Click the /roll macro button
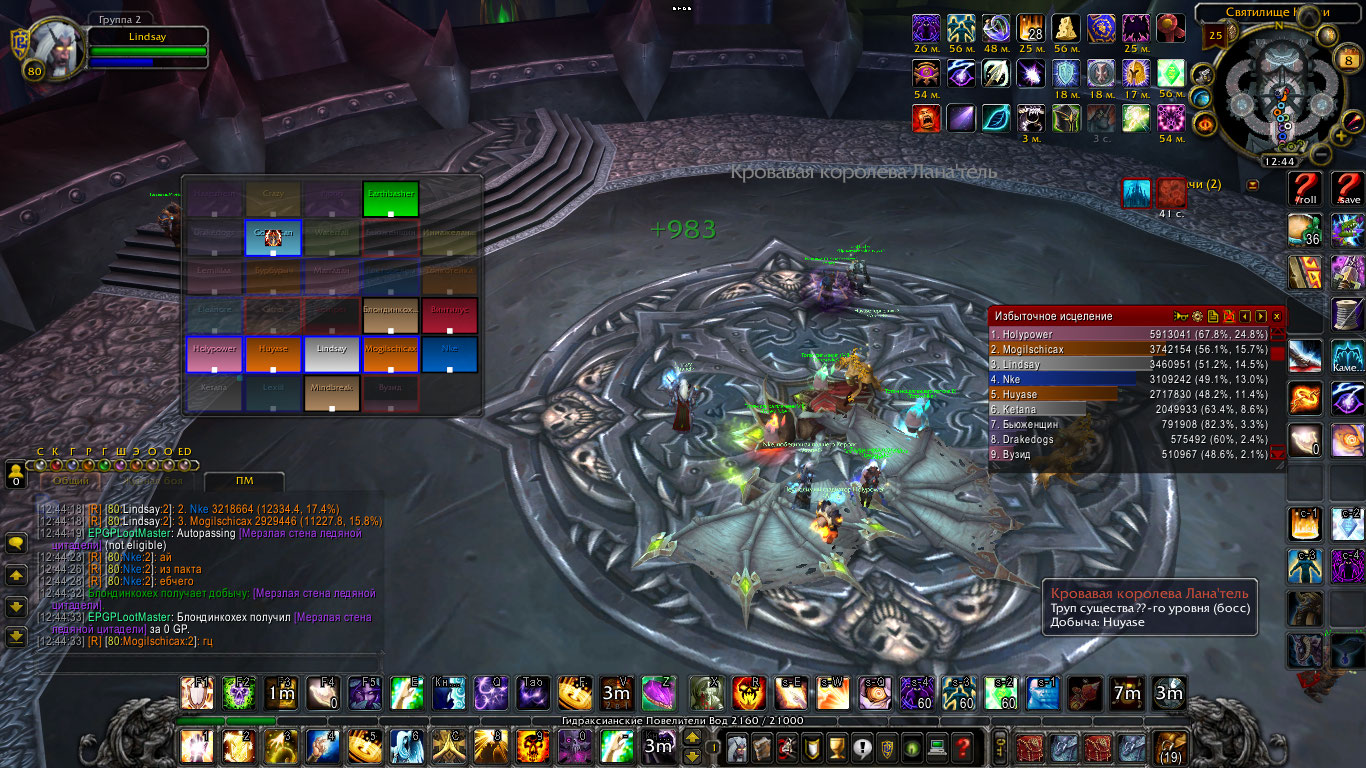Screen dimensions: 1366x768 (1305, 189)
